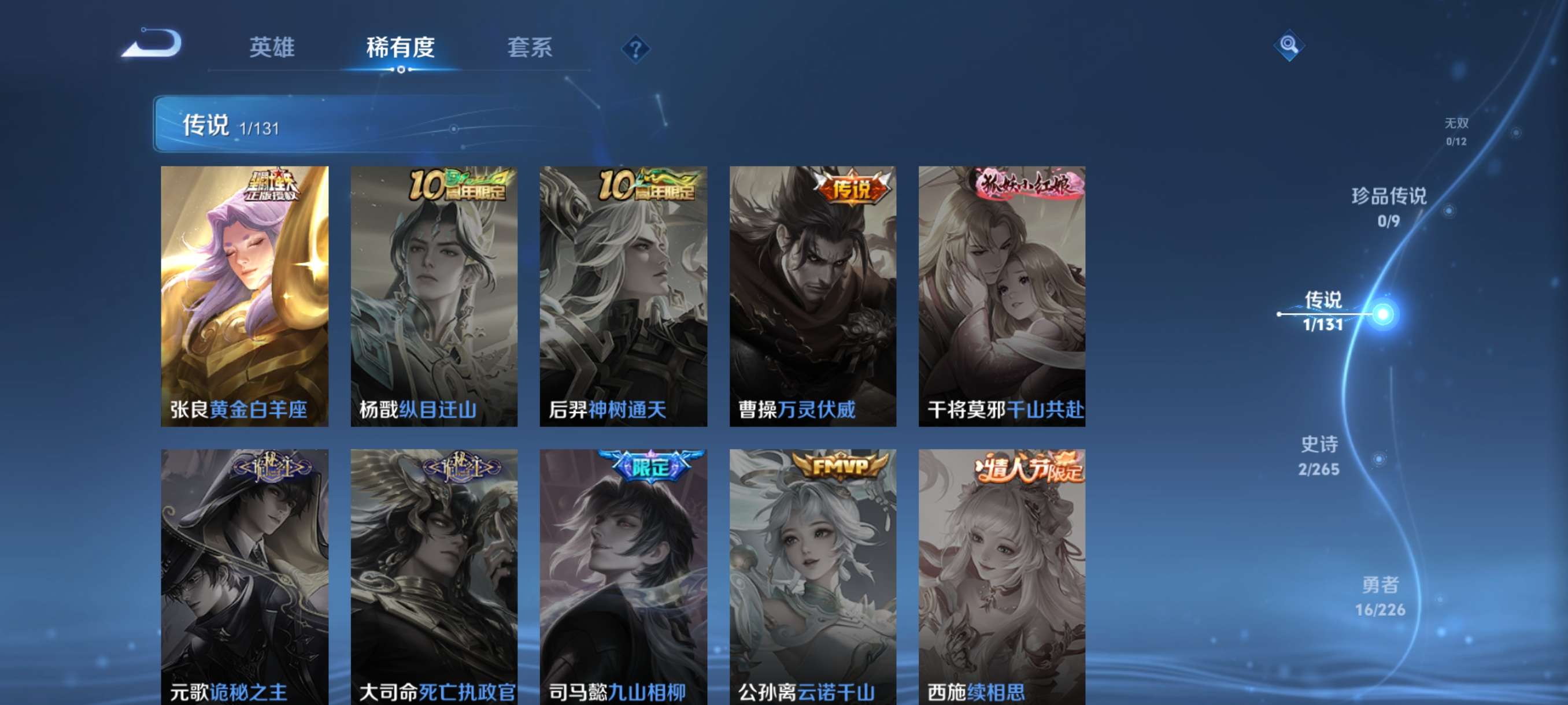This screenshot has height=705, width=1568.
Task: Click the 情人节限定 badge on 西施 skin
Action: coord(1029,472)
